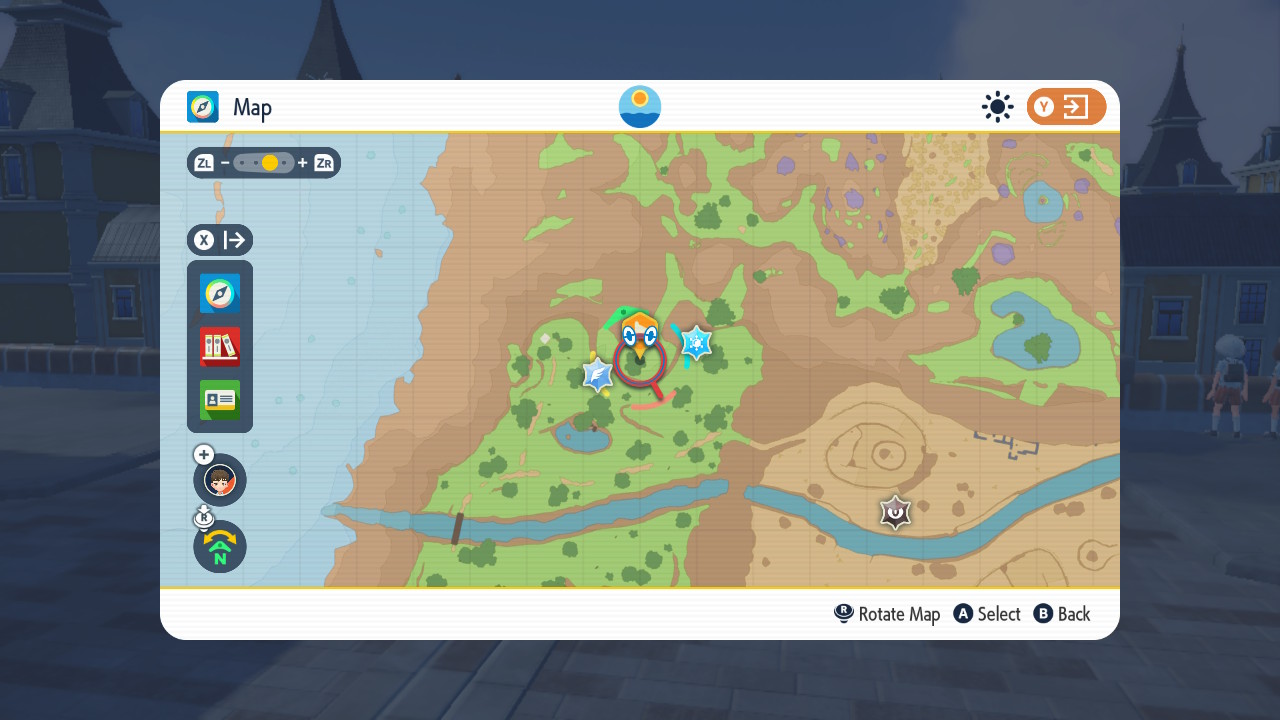Click the weather indicator at the top center

click(x=639, y=106)
